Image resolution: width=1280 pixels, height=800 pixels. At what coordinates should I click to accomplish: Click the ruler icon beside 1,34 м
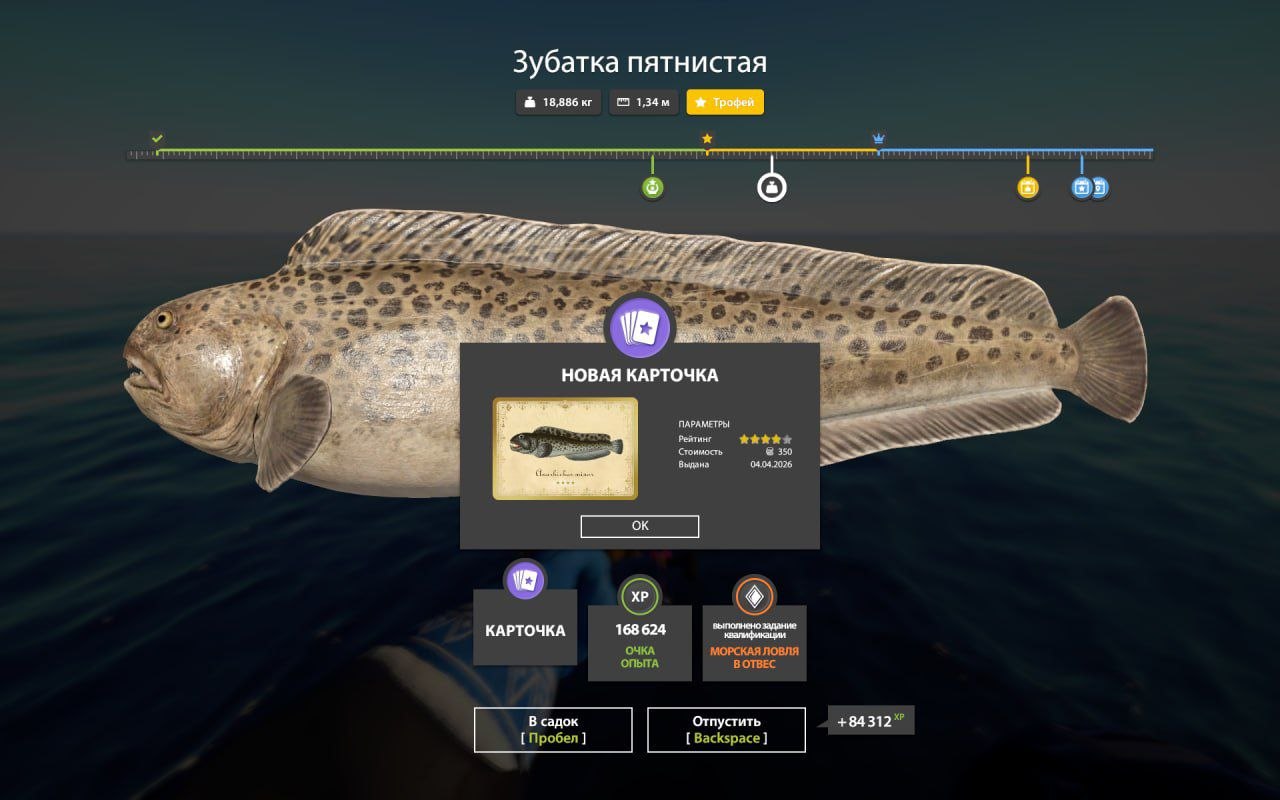[x=625, y=102]
